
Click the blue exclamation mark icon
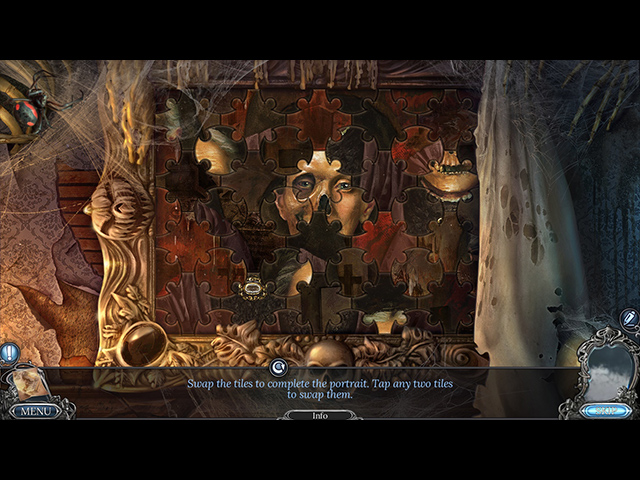coord(9,352)
